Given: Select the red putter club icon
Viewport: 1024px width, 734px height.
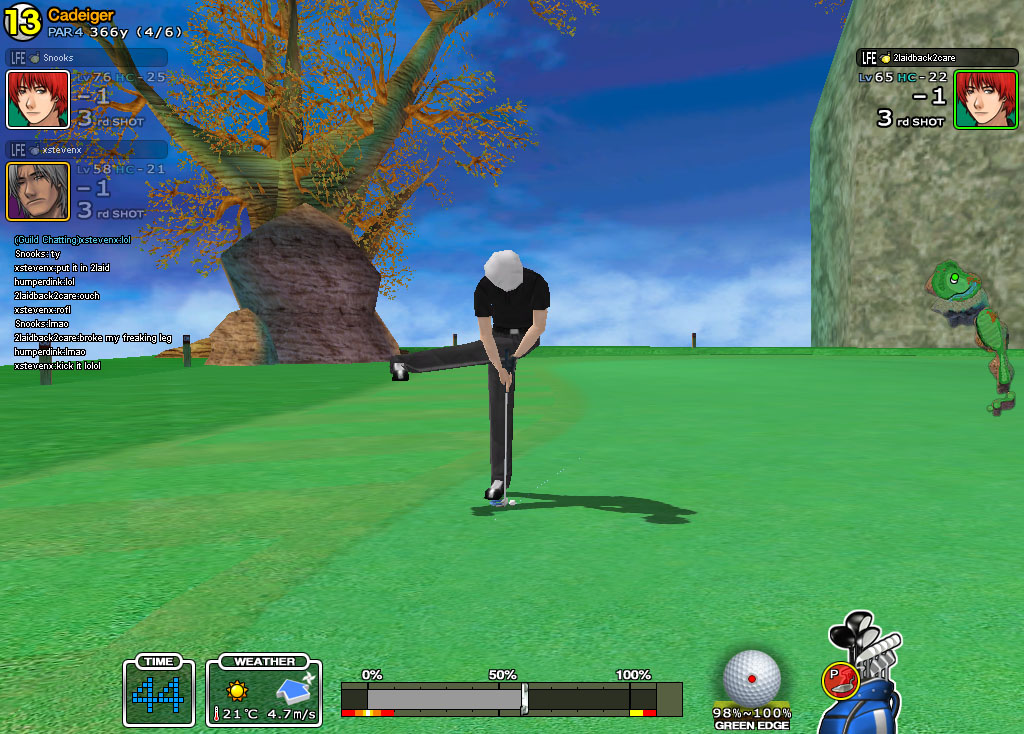Looking at the screenshot, I should coord(838,681).
